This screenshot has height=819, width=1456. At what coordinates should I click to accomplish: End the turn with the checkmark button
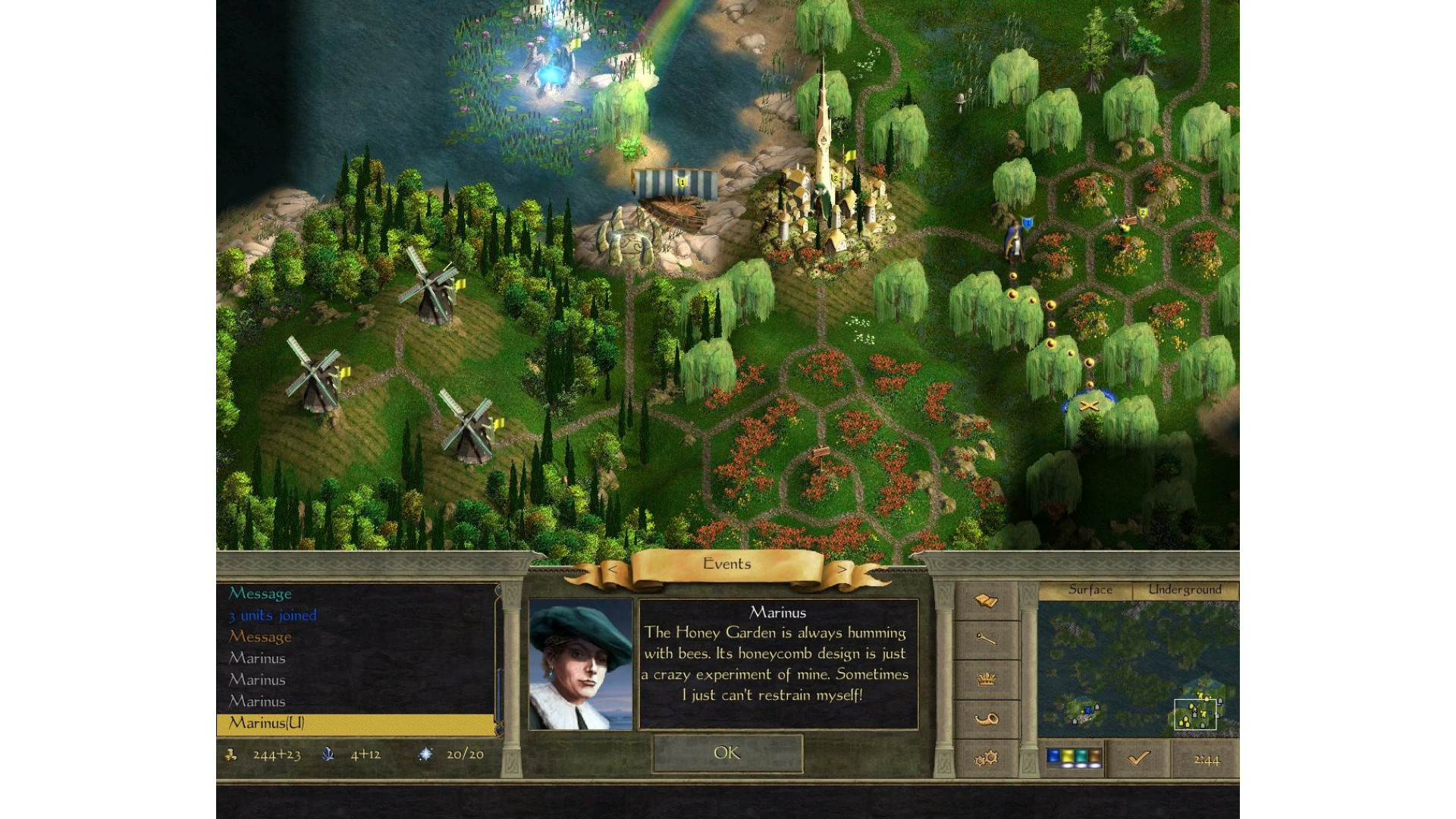(x=1138, y=758)
